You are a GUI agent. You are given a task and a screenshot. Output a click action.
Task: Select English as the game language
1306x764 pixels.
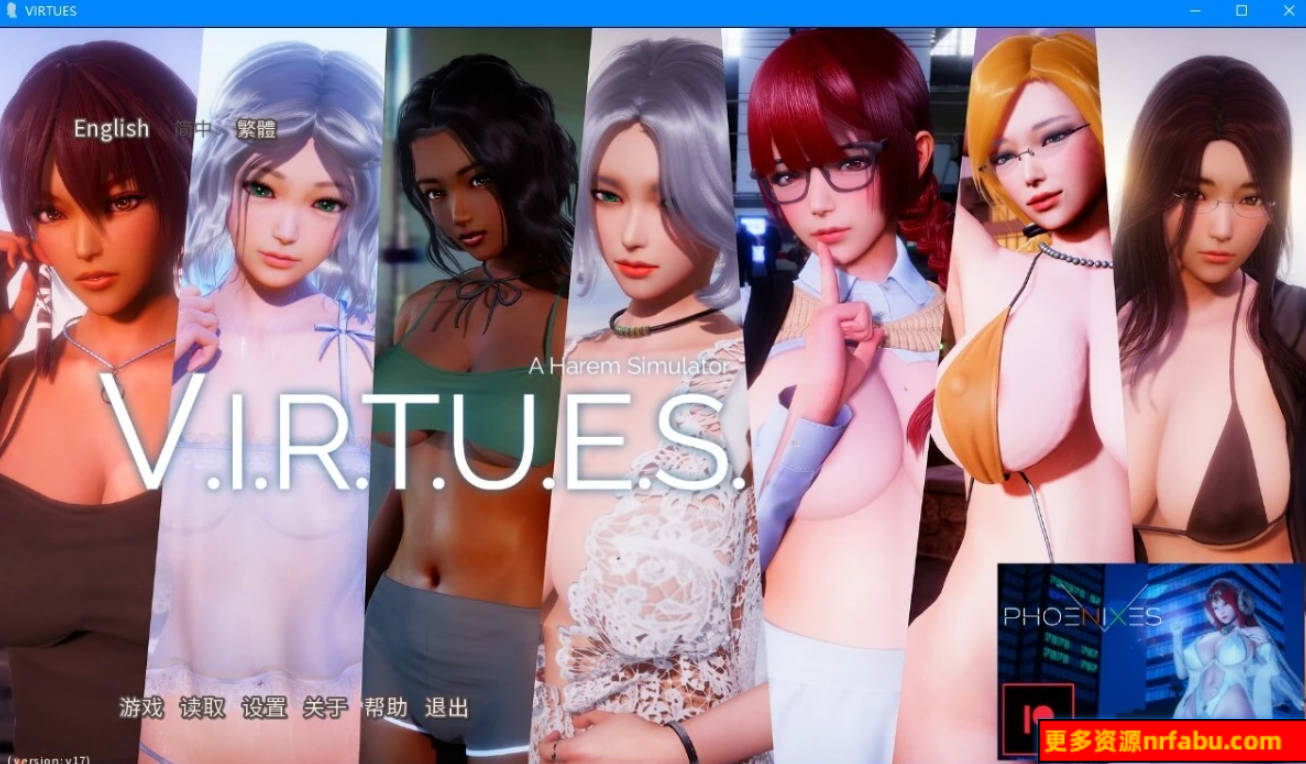pyautogui.click(x=110, y=128)
